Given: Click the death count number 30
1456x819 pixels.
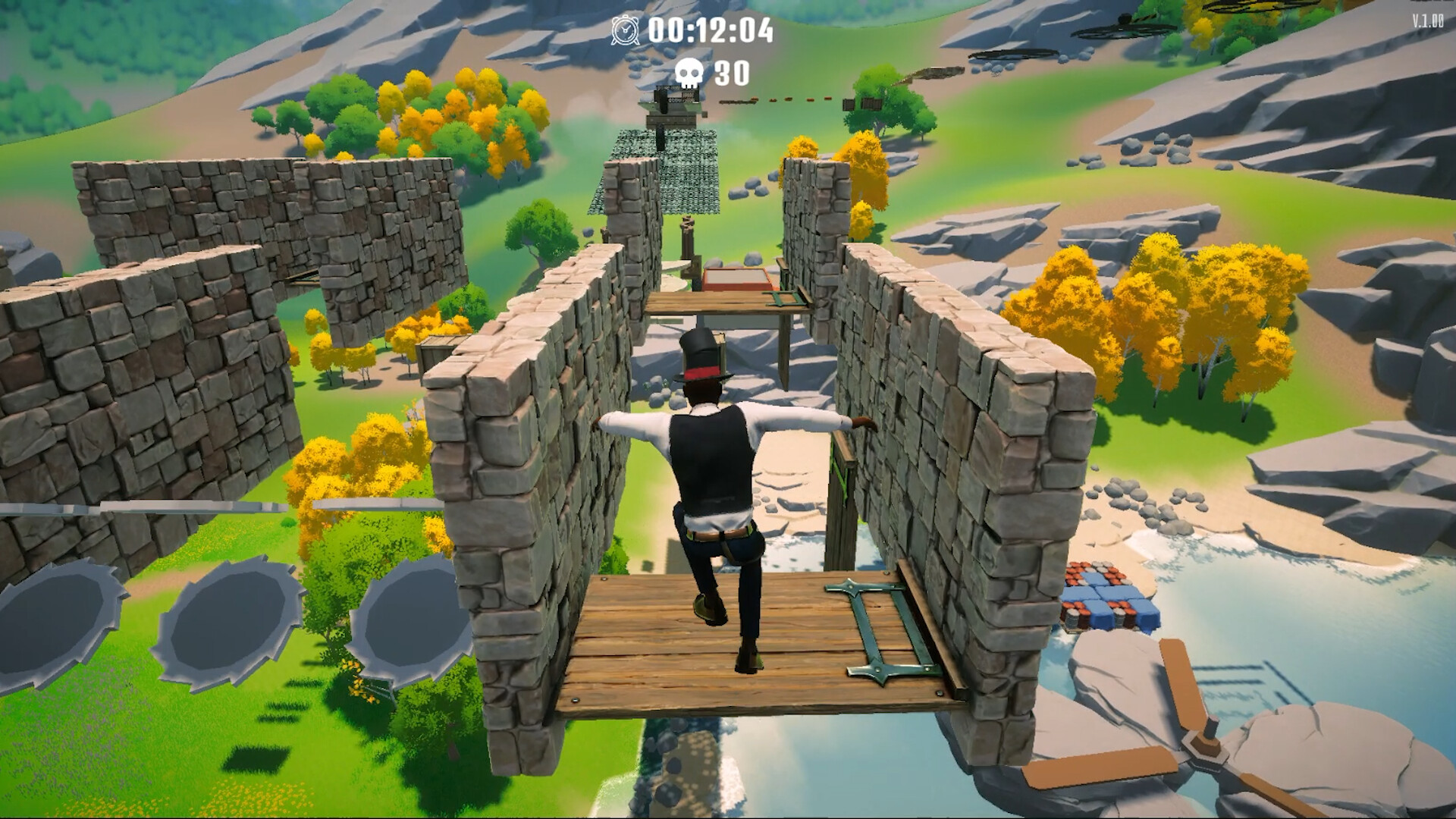Looking at the screenshot, I should [x=730, y=74].
